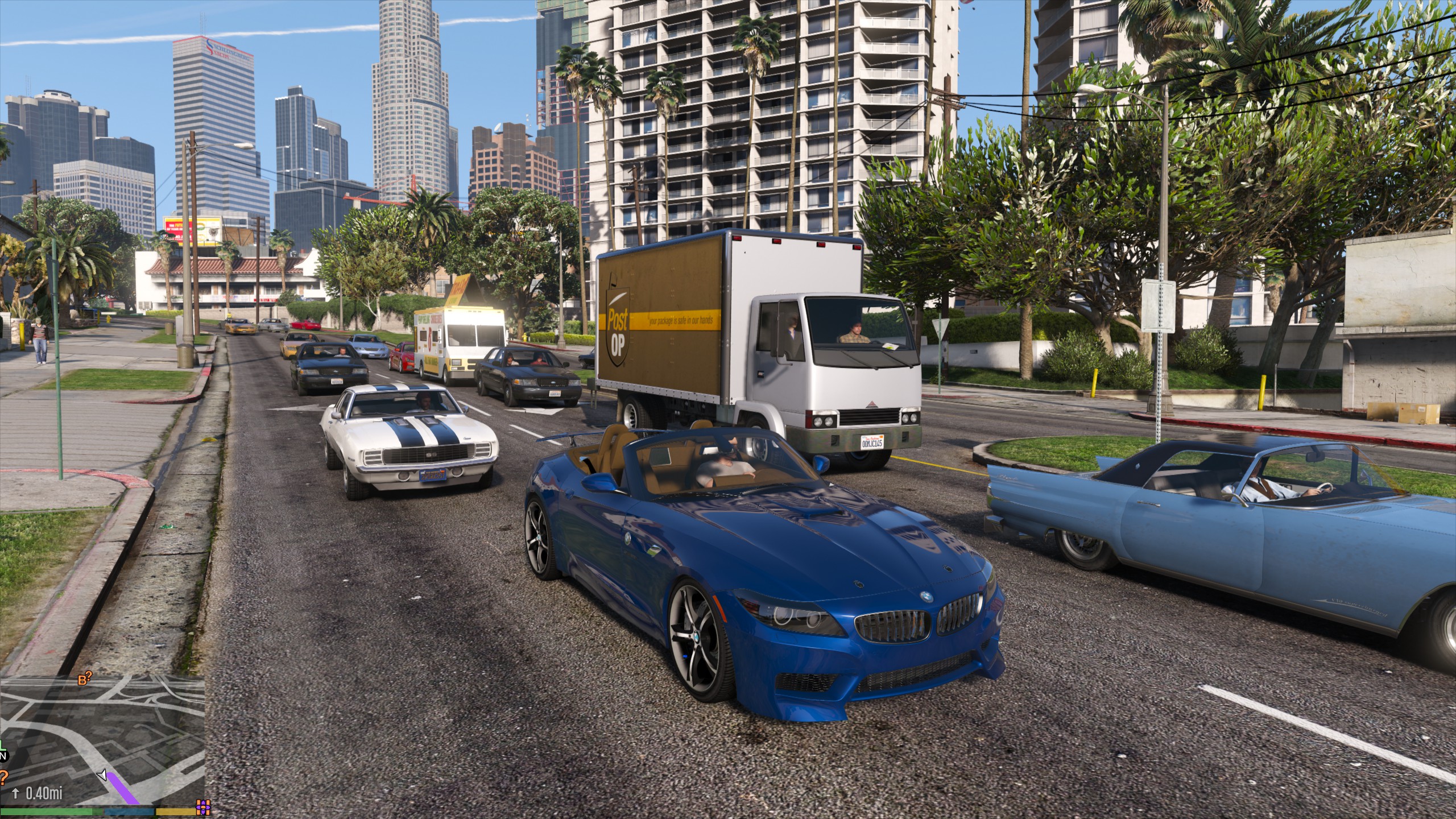Select the purple-and-orange objective icon near the minimap
This screenshot has height=819, width=1456.
(202, 806)
